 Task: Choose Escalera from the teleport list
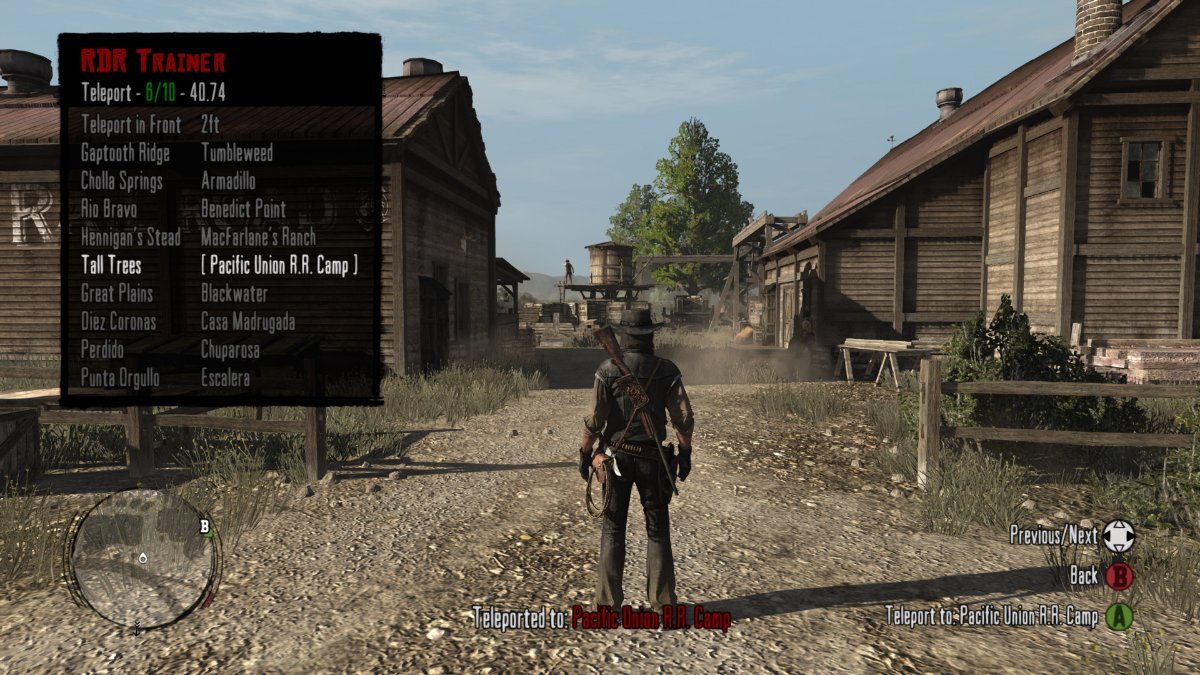click(225, 379)
